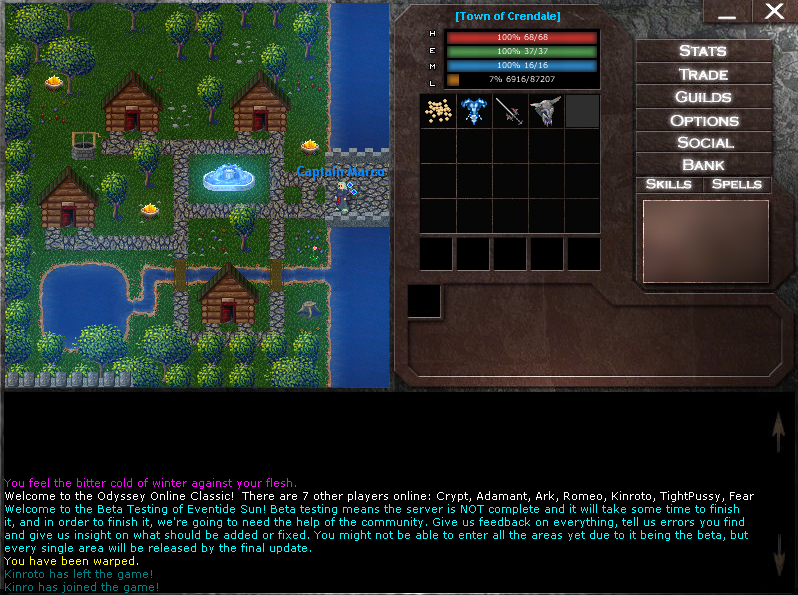Select the horned helmet inventory item

[546, 110]
